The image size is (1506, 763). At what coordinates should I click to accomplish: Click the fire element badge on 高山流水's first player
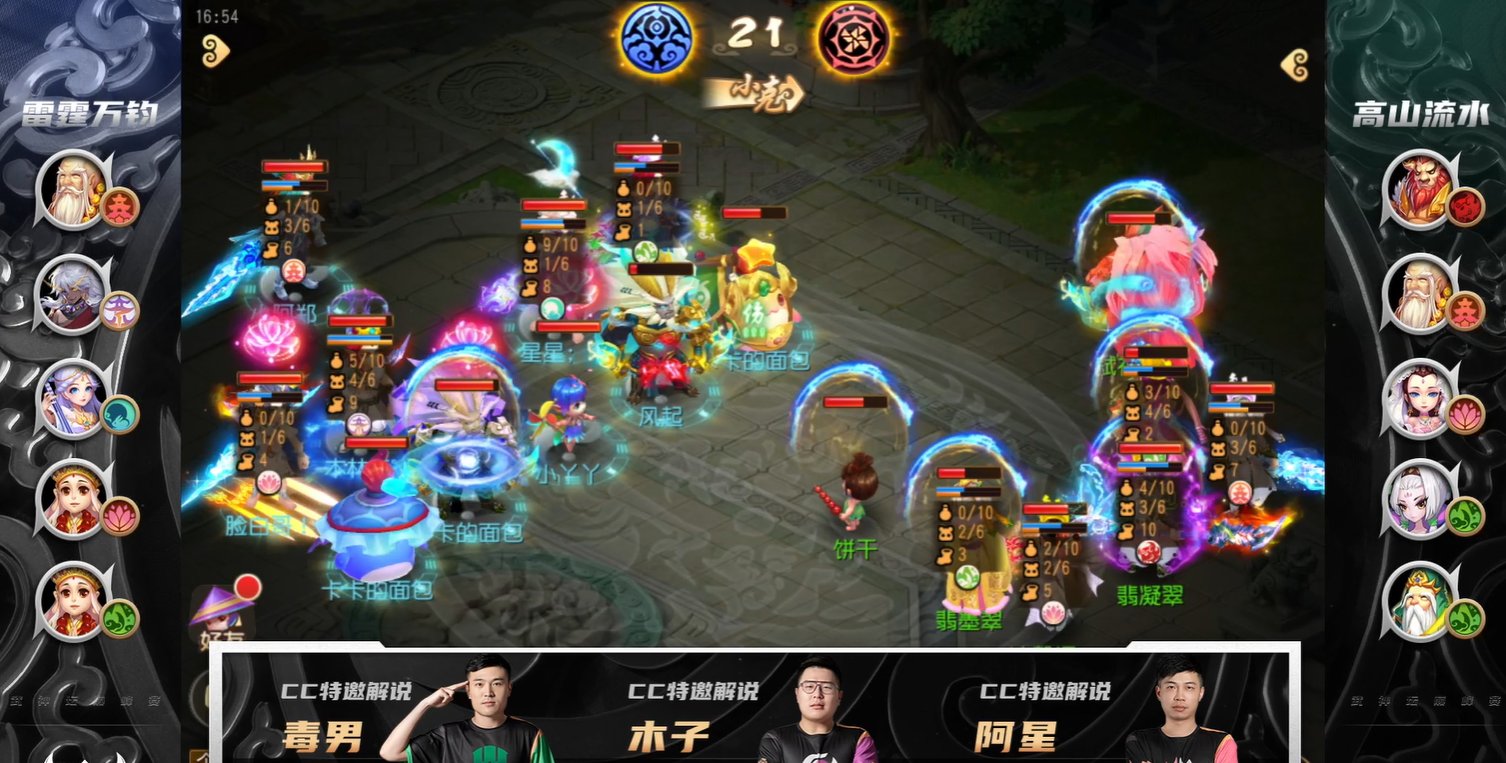[x=1464, y=205]
